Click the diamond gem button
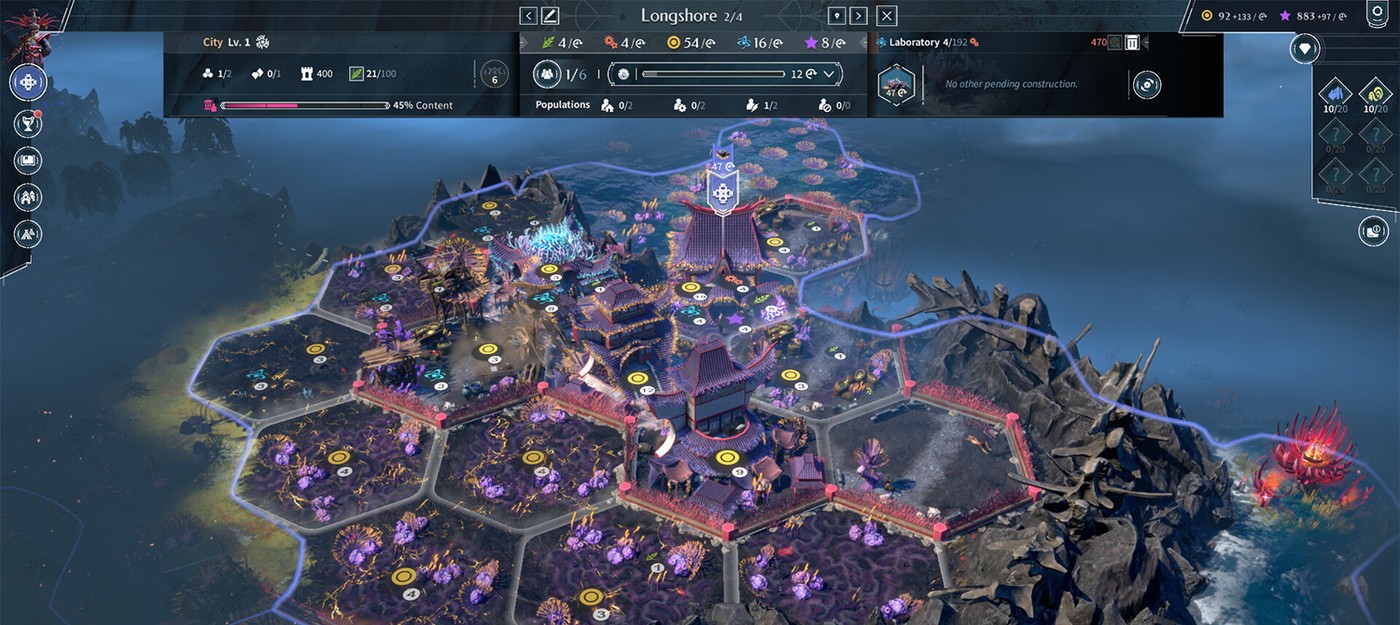 [1304, 48]
